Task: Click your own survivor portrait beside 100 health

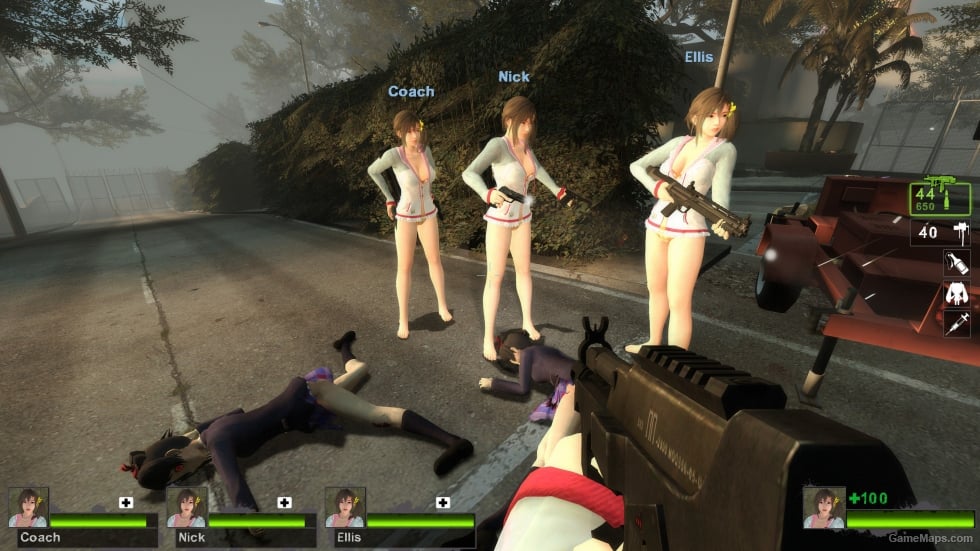Action: tap(823, 508)
